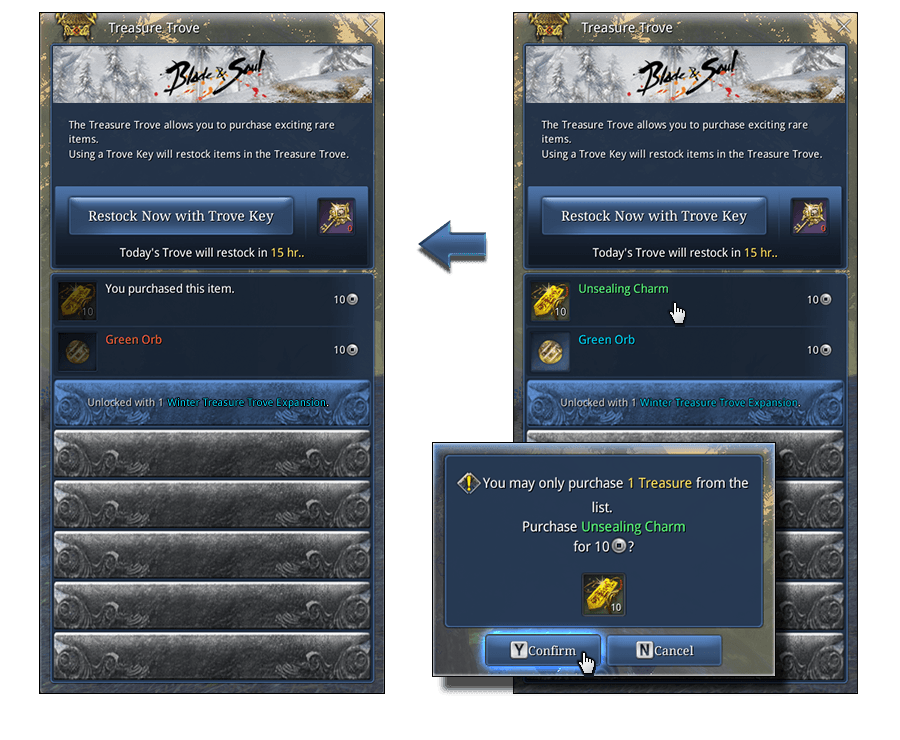This screenshot has width=900, height=740.
Task: Confirm the Unsealing Charm purchase
Action: pyautogui.click(x=543, y=650)
